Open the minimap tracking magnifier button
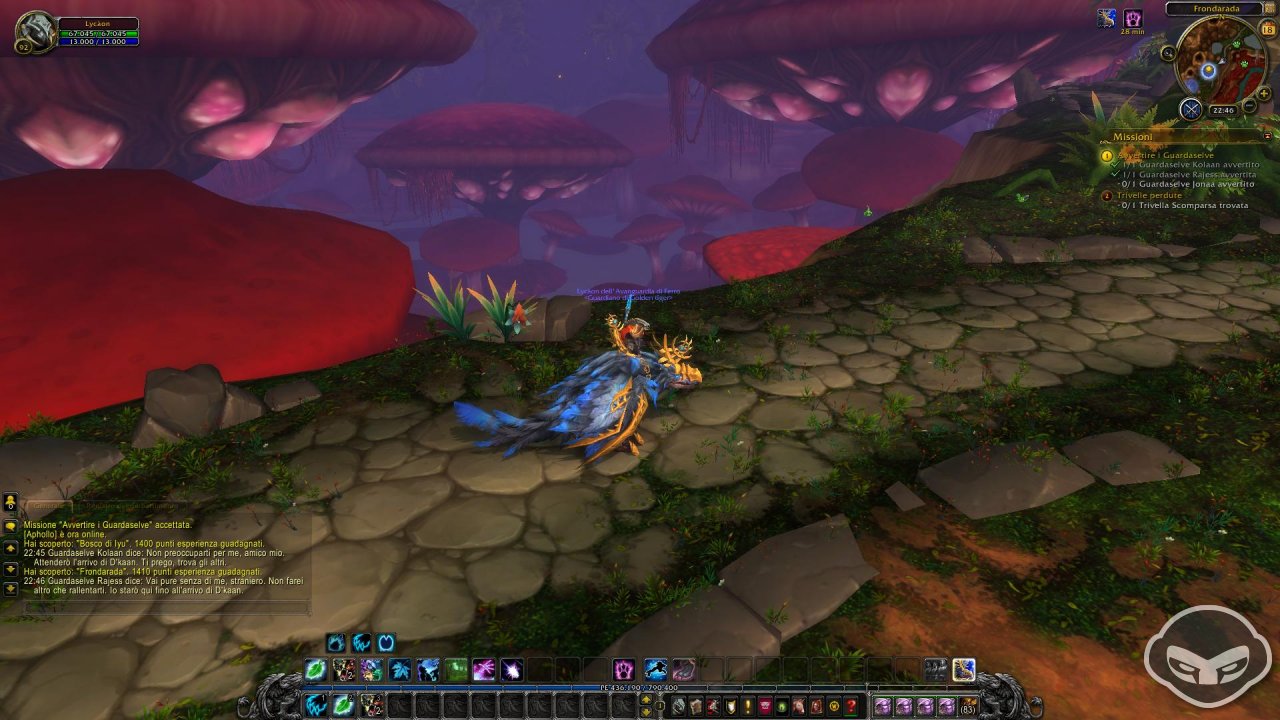 (x=1168, y=53)
